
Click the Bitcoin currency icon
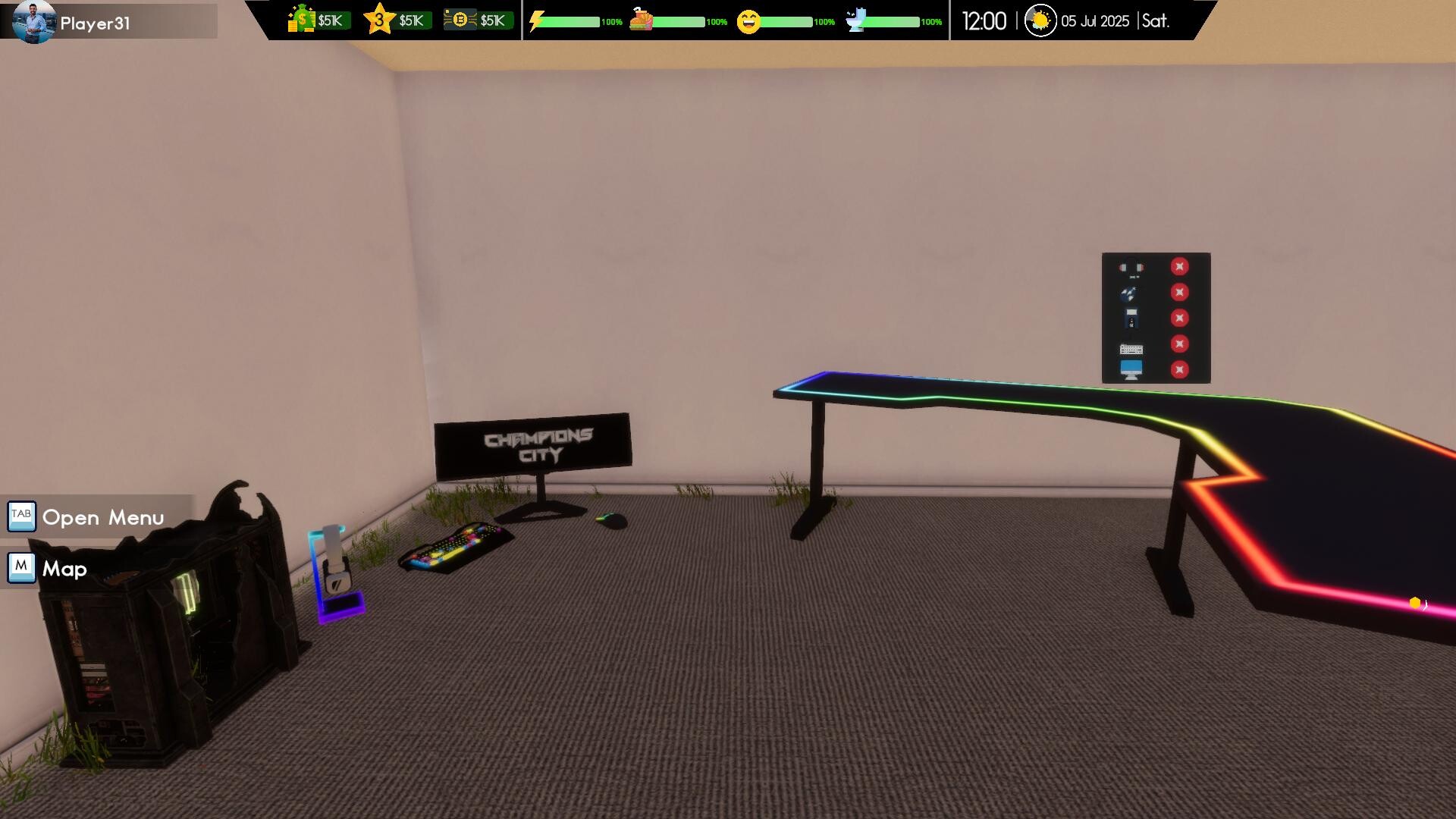pos(460,20)
